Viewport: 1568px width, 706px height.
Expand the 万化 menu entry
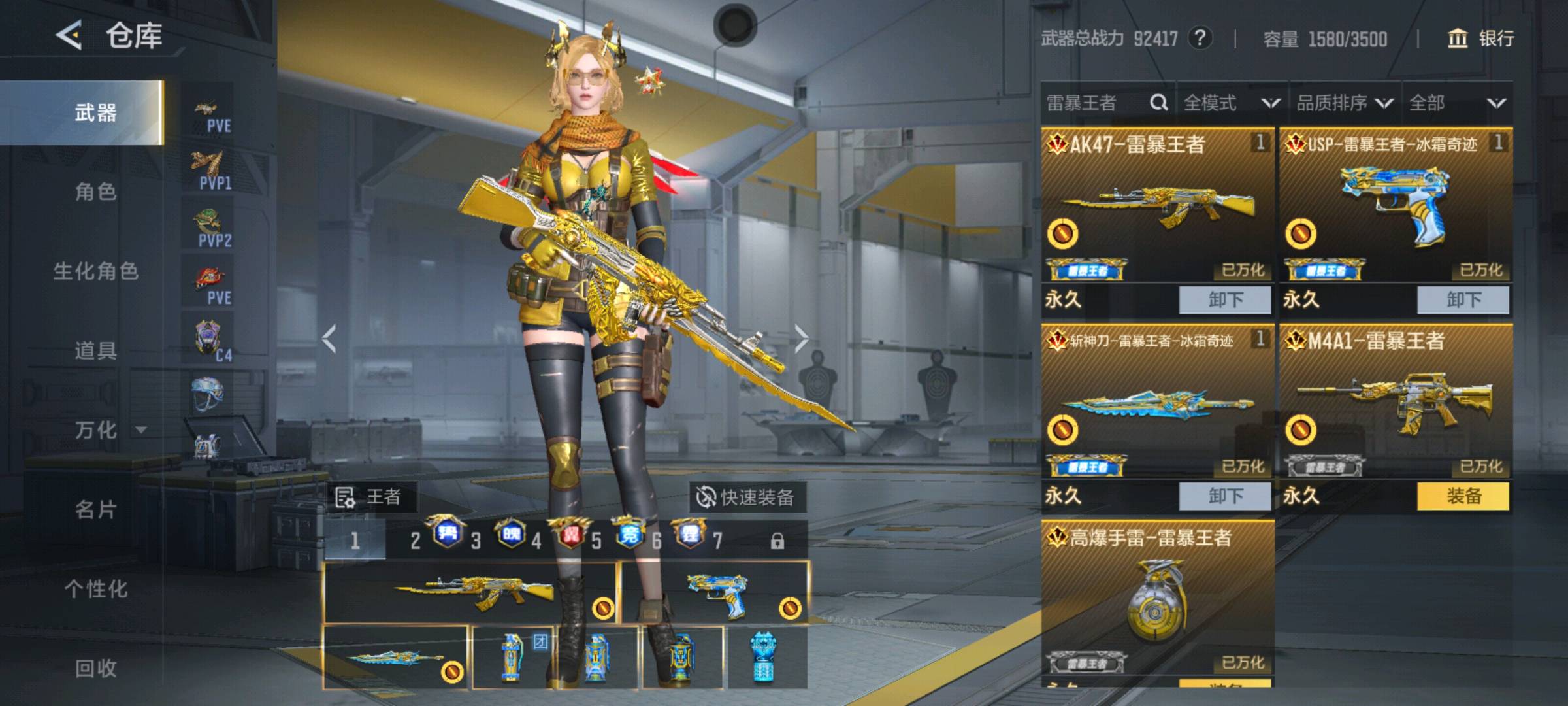105,429
